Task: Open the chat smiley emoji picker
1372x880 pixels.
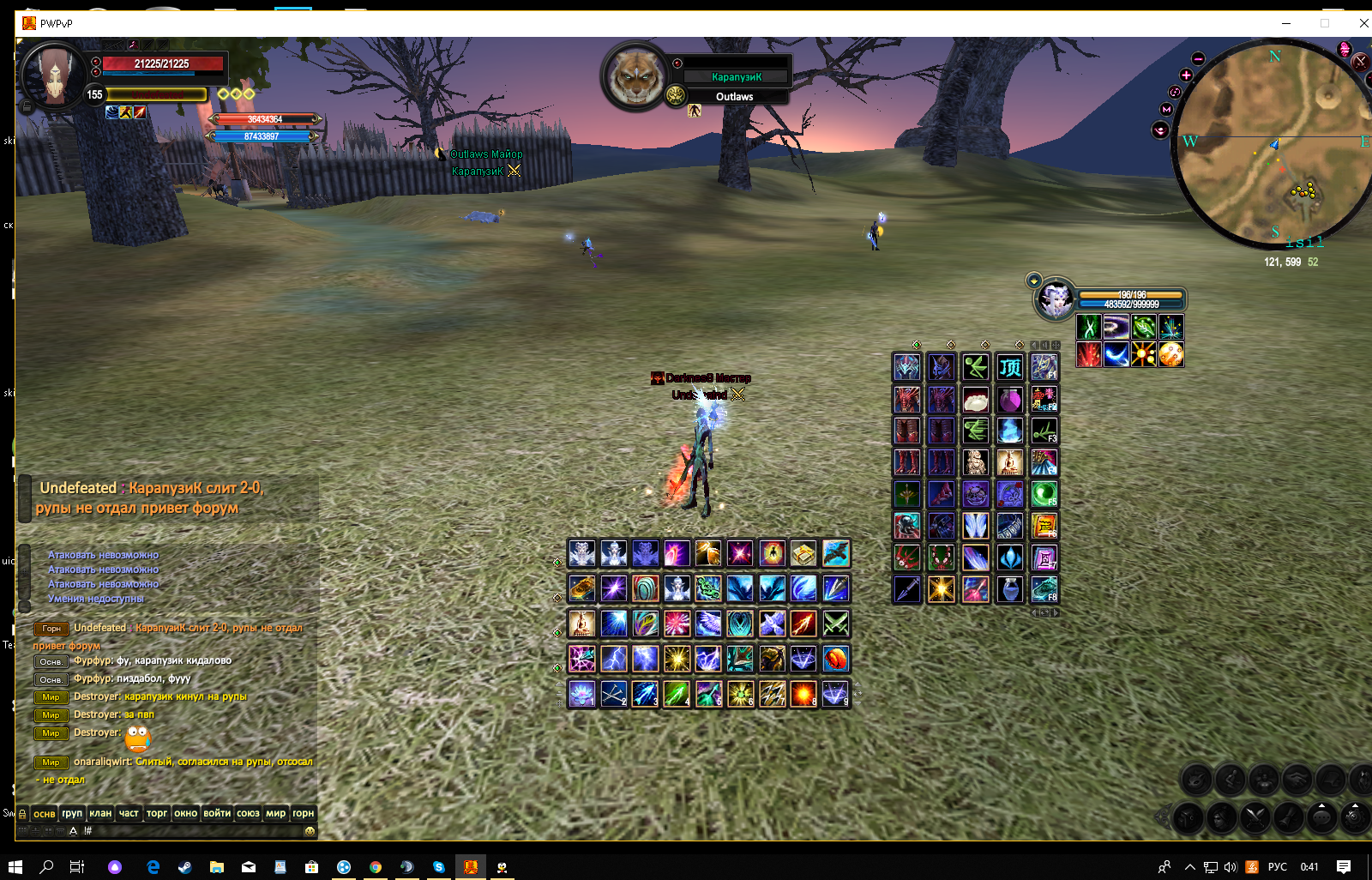Action: pos(310,830)
